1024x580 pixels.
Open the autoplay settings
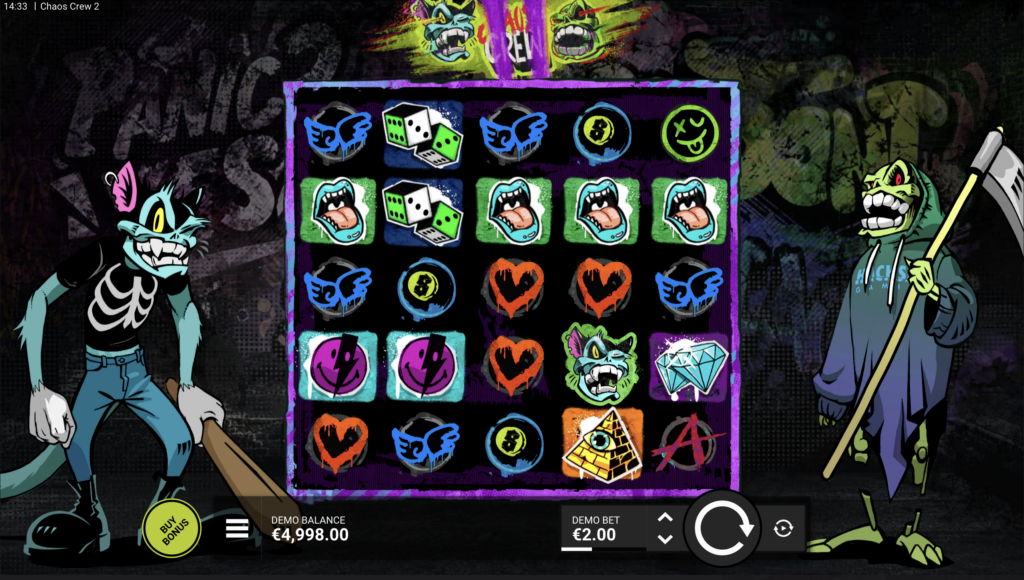[783, 528]
